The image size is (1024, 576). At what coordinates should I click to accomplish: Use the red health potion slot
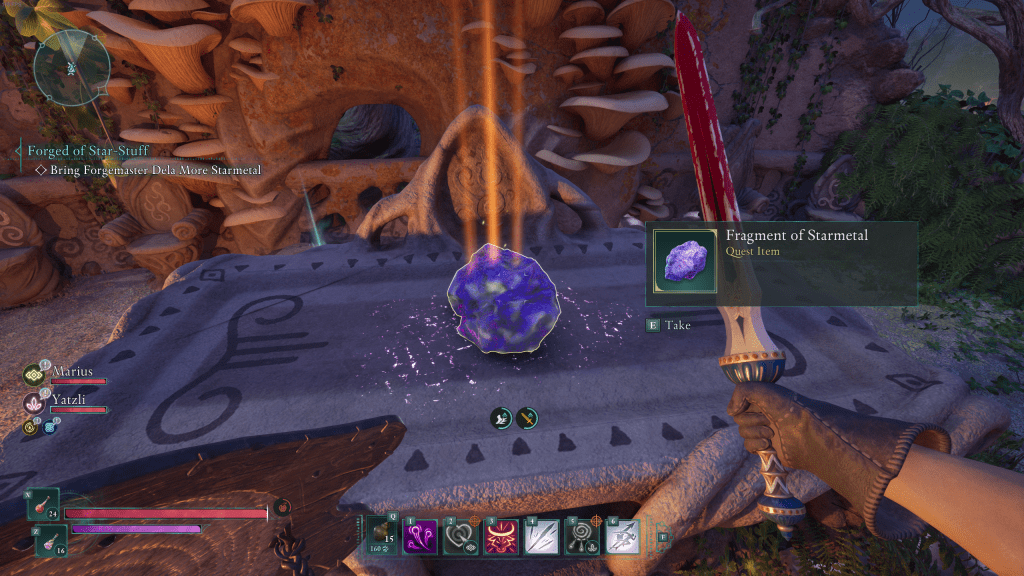[44, 504]
